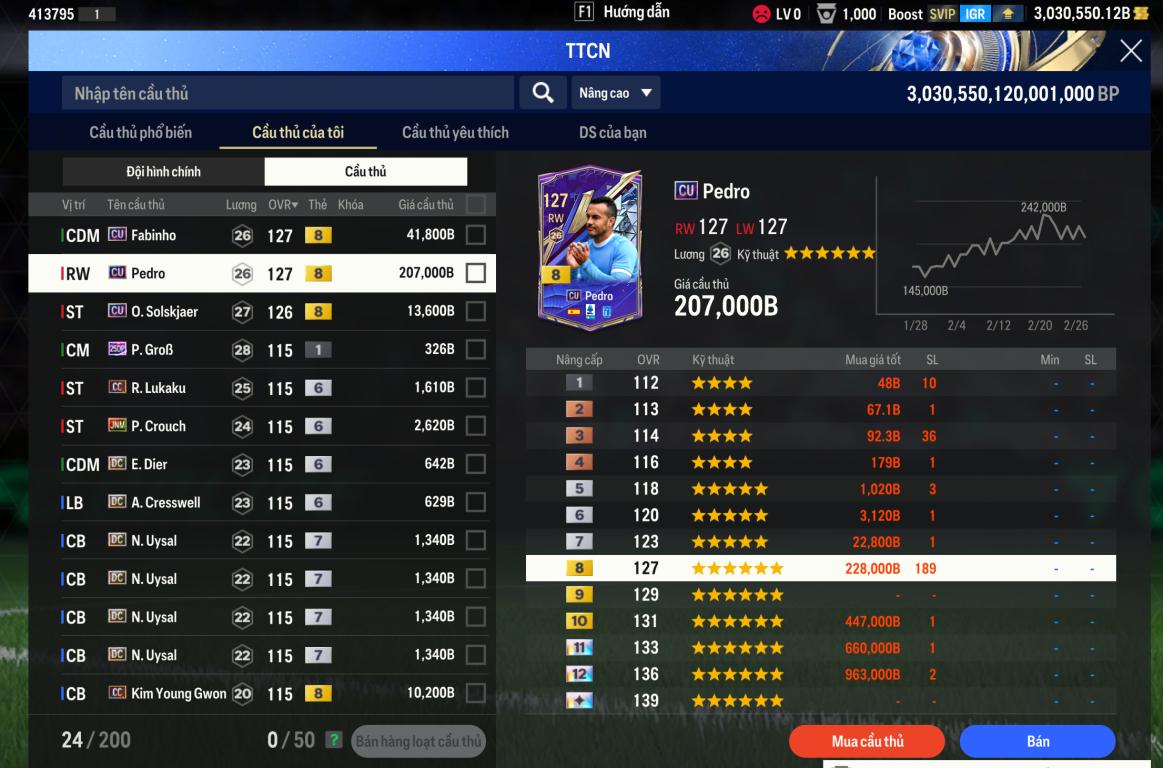1163x768 pixels.
Task: Click the player name search field
Action: pos(288,93)
